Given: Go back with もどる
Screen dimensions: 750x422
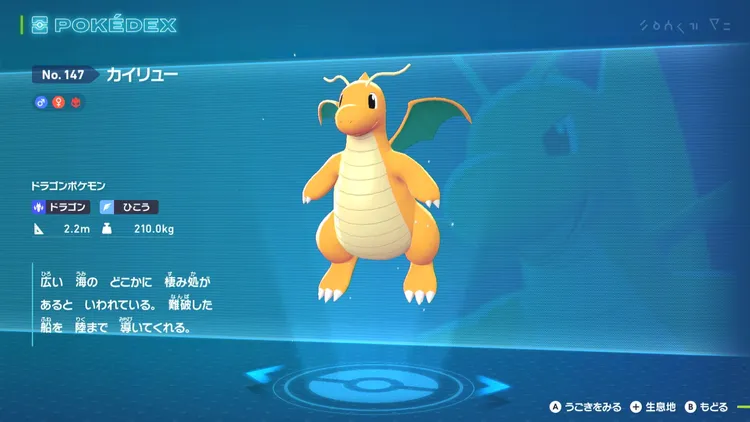Looking at the screenshot, I should point(706,407).
